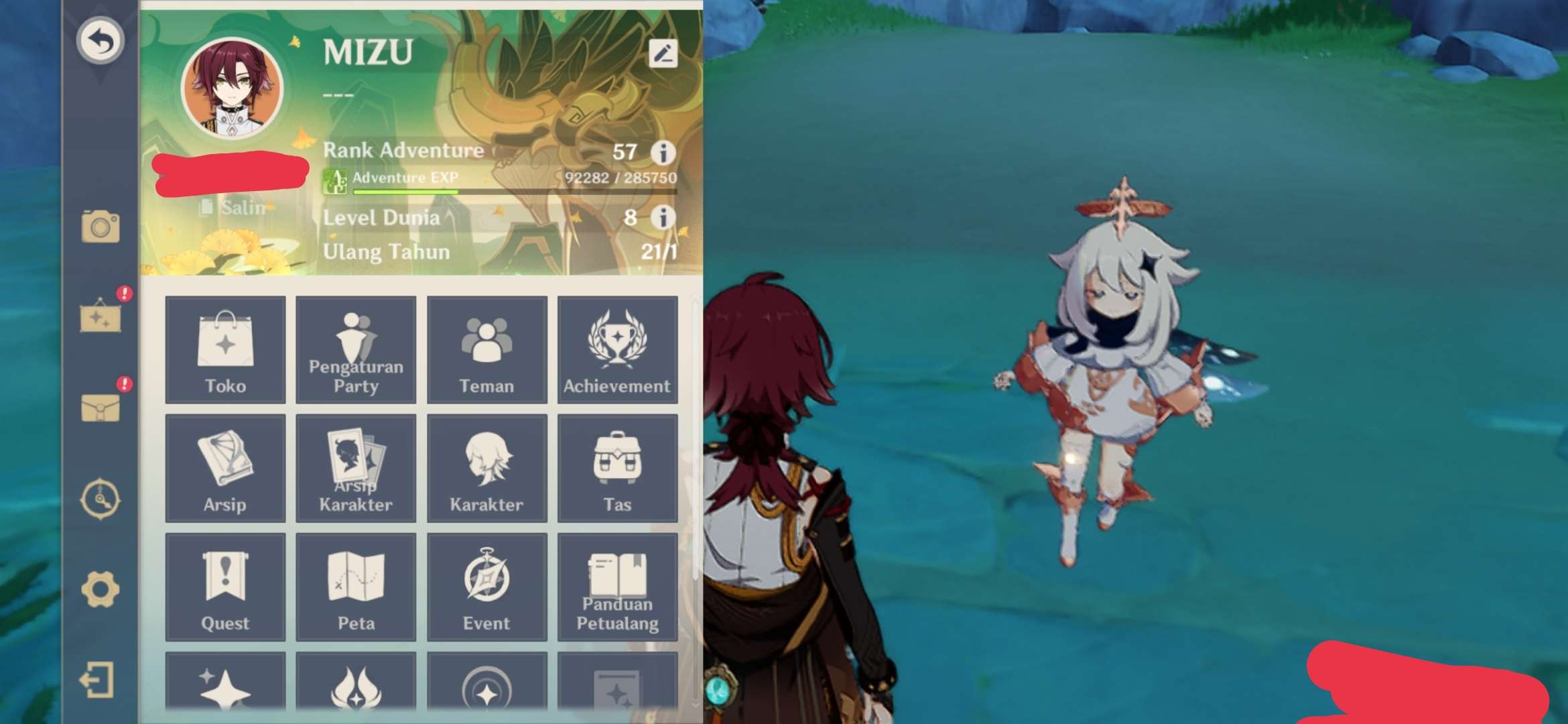The width and height of the screenshot is (1568, 724).
Task: Open the Karakter menu
Action: (x=486, y=467)
